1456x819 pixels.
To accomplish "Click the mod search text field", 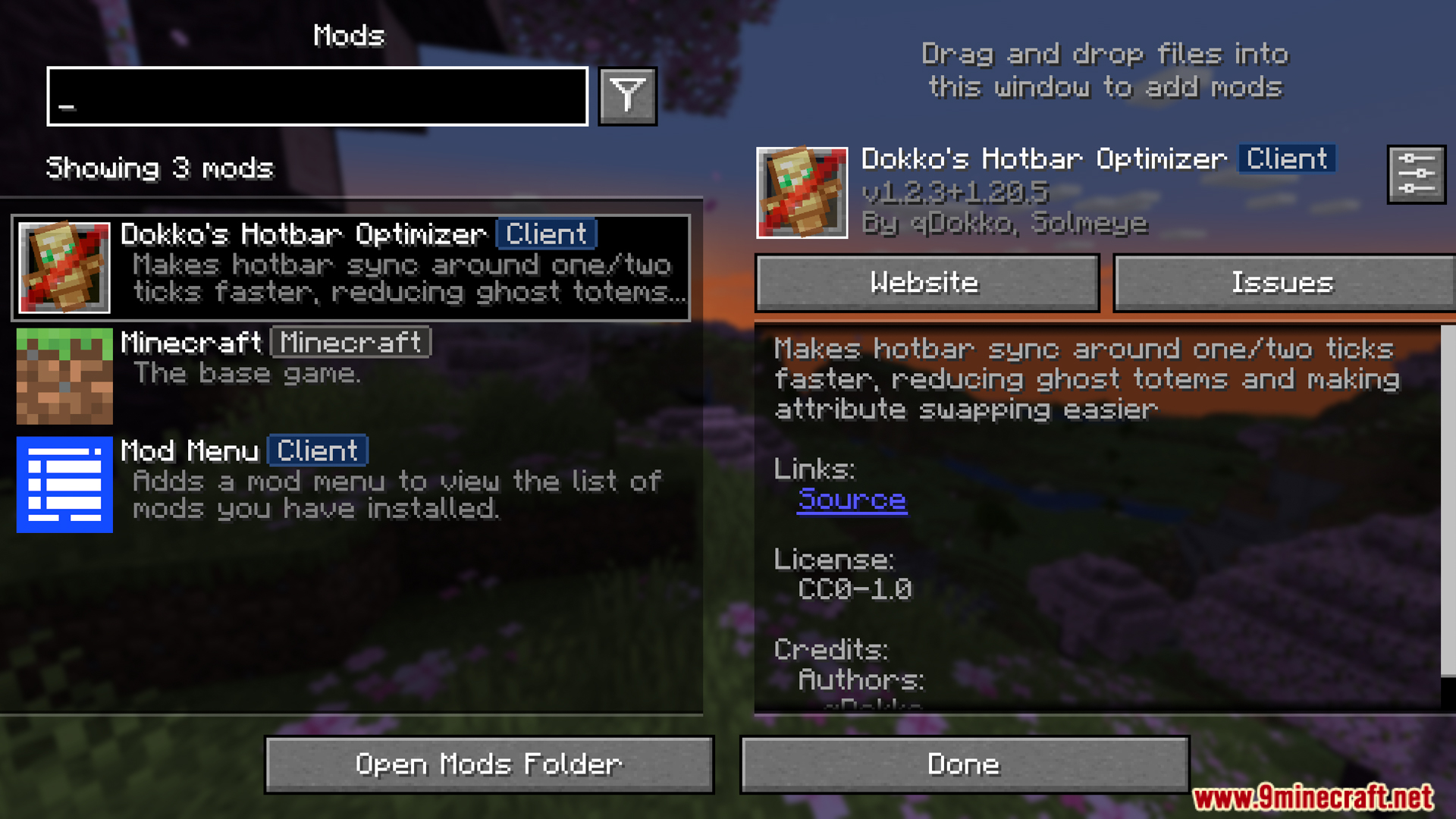I will (x=317, y=96).
